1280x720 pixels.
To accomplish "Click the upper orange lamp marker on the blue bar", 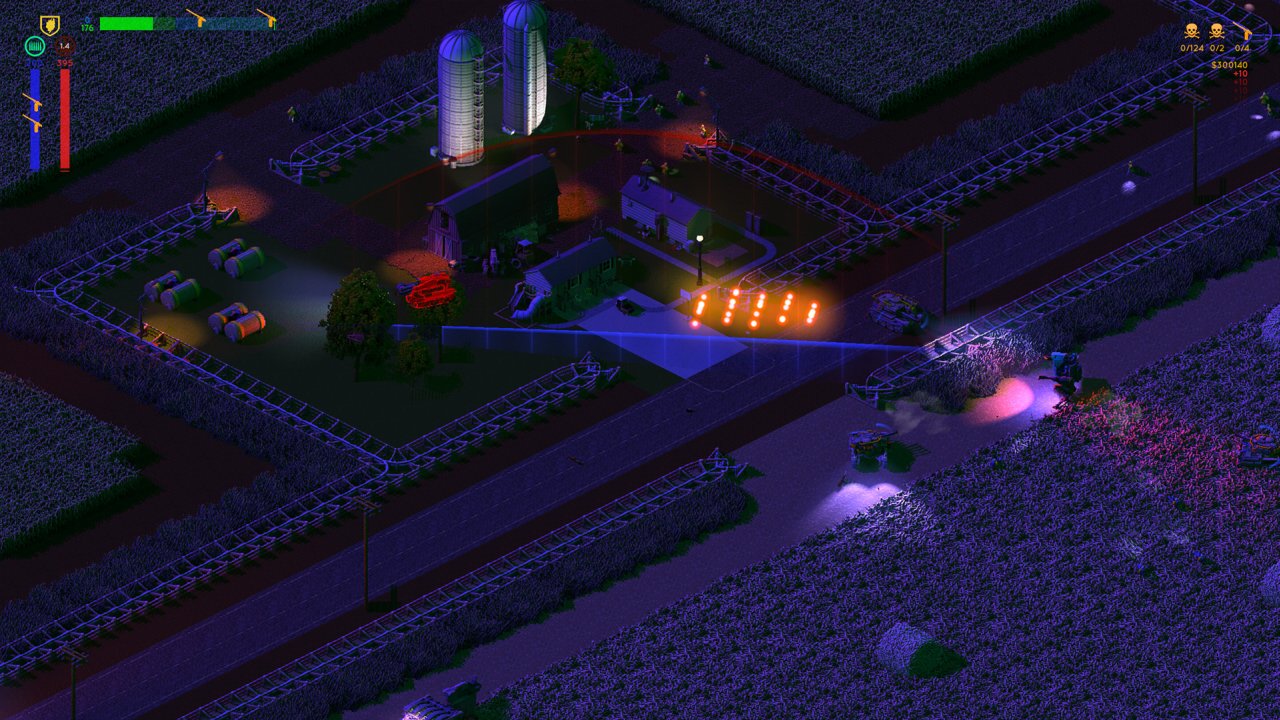I will [37, 104].
